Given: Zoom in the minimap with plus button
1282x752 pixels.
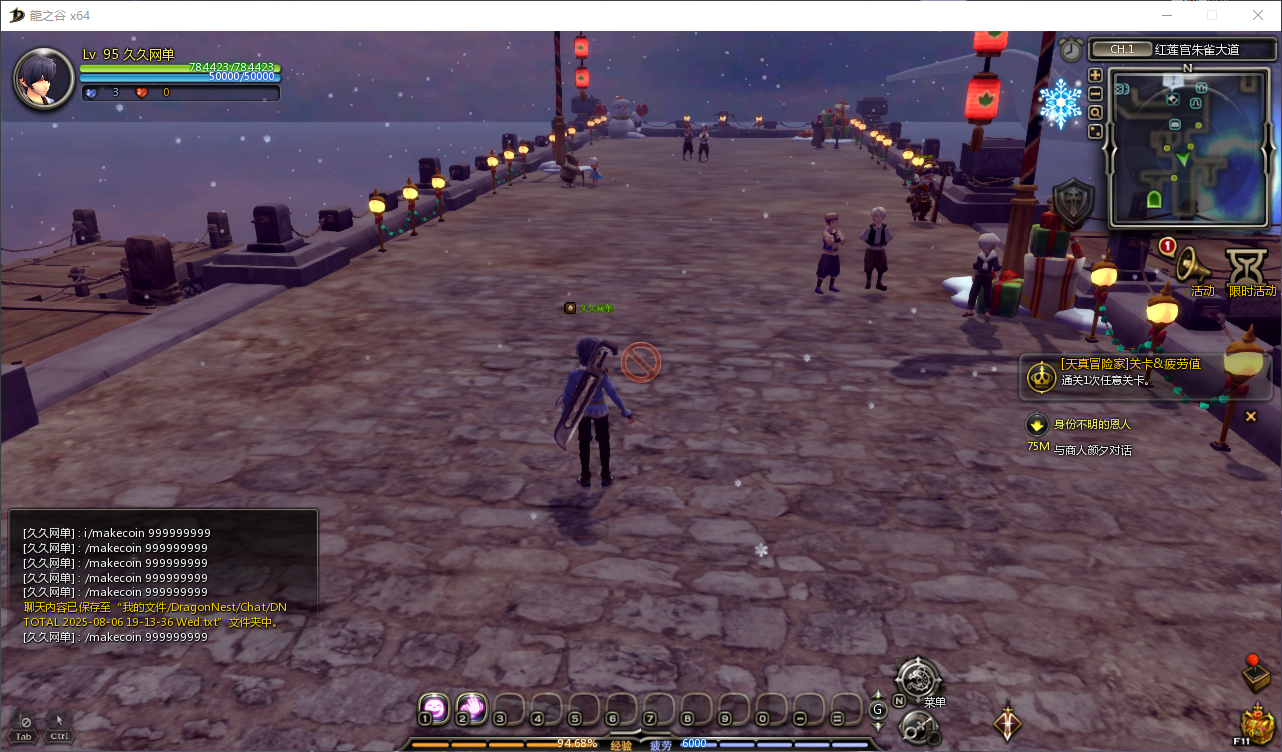Looking at the screenshot, I should [x=1095, y=75].
